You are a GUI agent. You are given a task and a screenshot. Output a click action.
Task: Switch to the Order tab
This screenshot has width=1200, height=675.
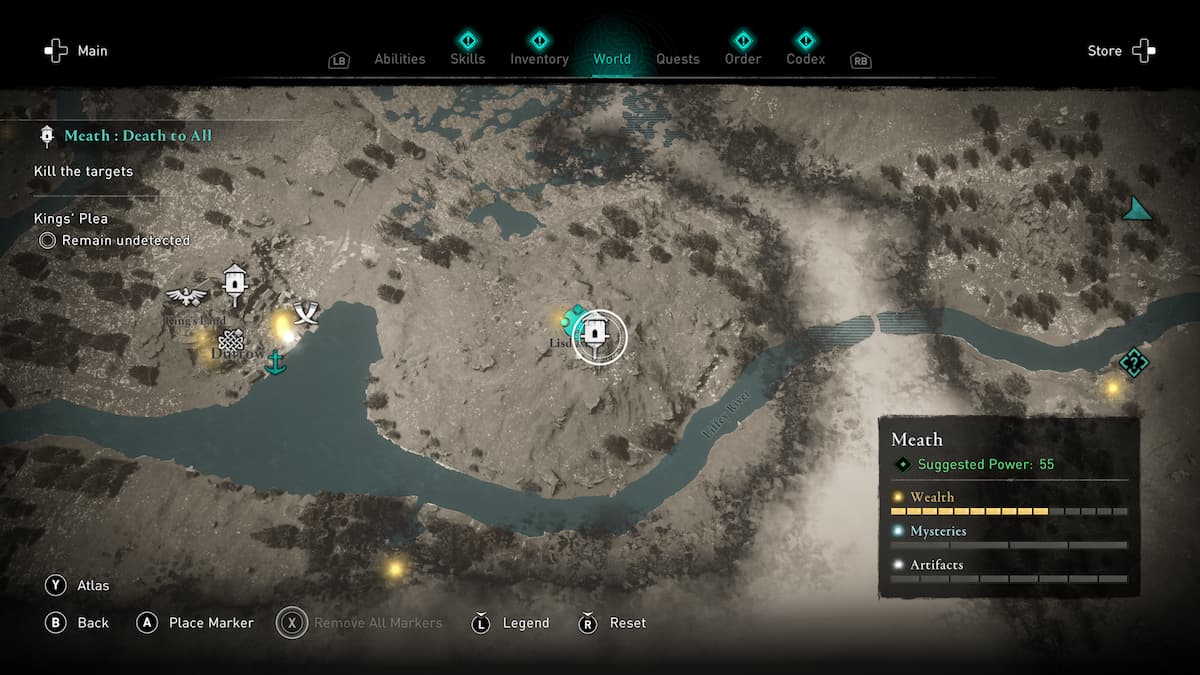tap(743, 59)
